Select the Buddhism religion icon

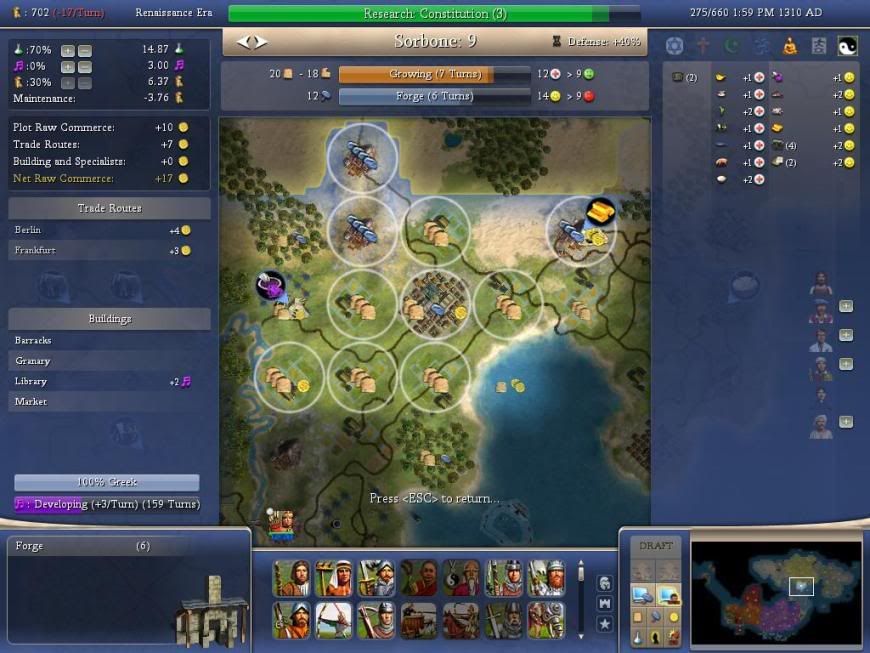coord(790,46)
